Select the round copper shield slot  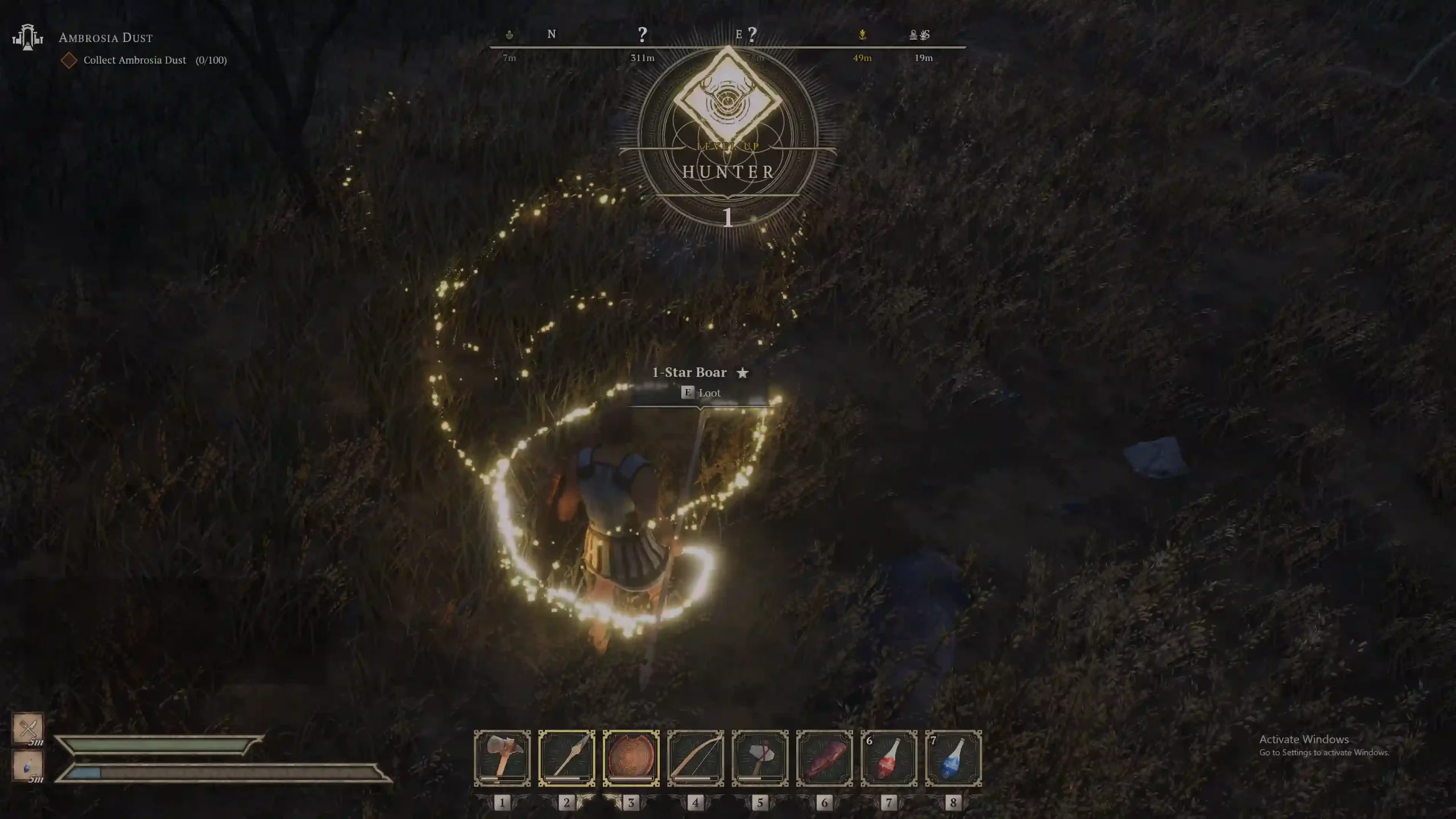(x=631, y=758)
